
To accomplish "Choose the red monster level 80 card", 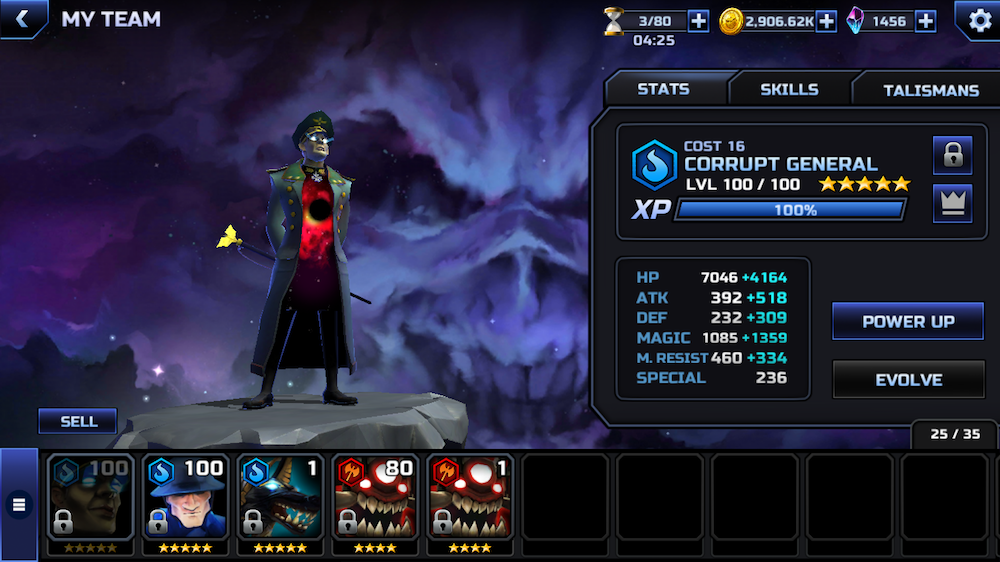I will pyautogui.click(x=375, y=500).
